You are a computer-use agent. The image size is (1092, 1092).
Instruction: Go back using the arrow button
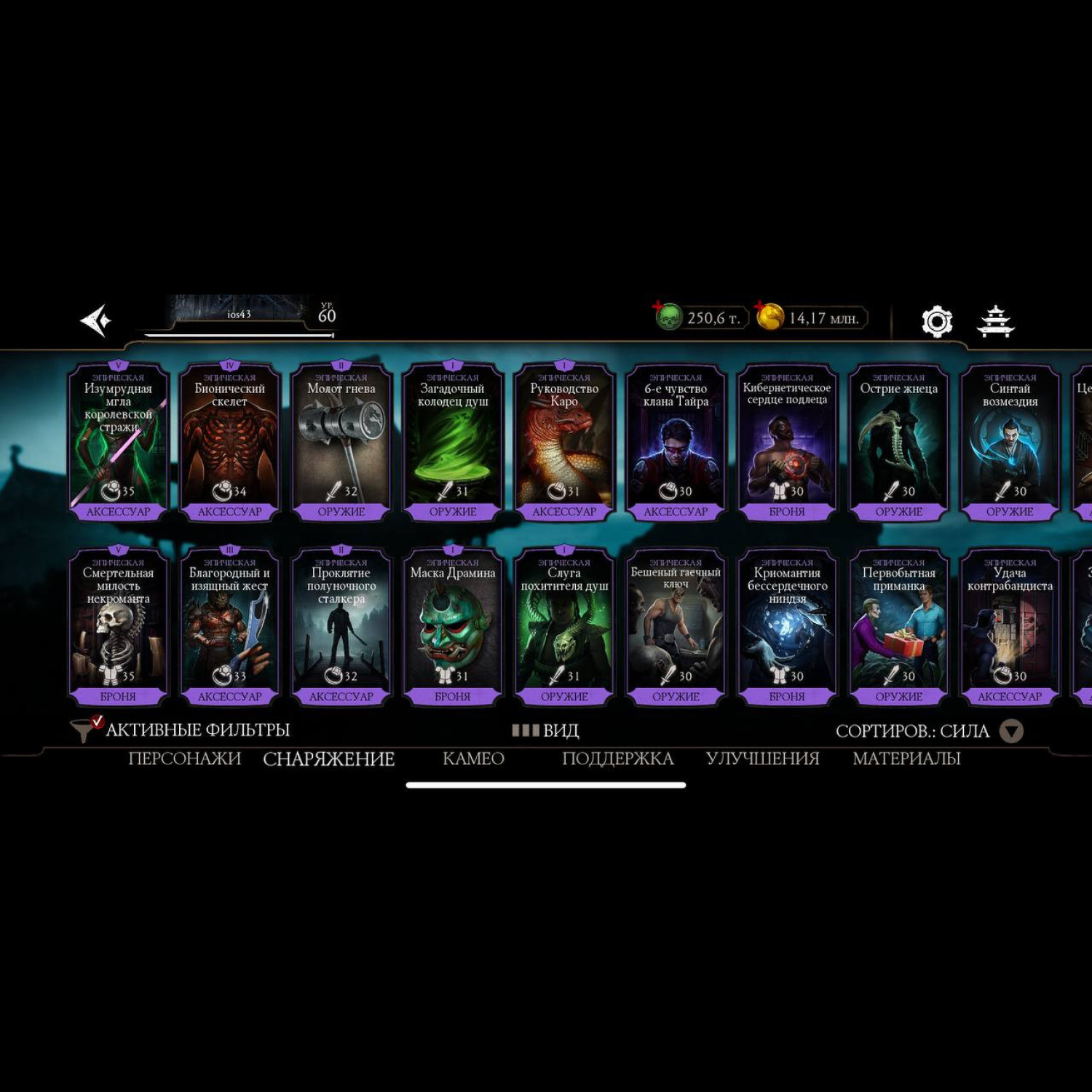pyautogui.click(x=96, y=320)
